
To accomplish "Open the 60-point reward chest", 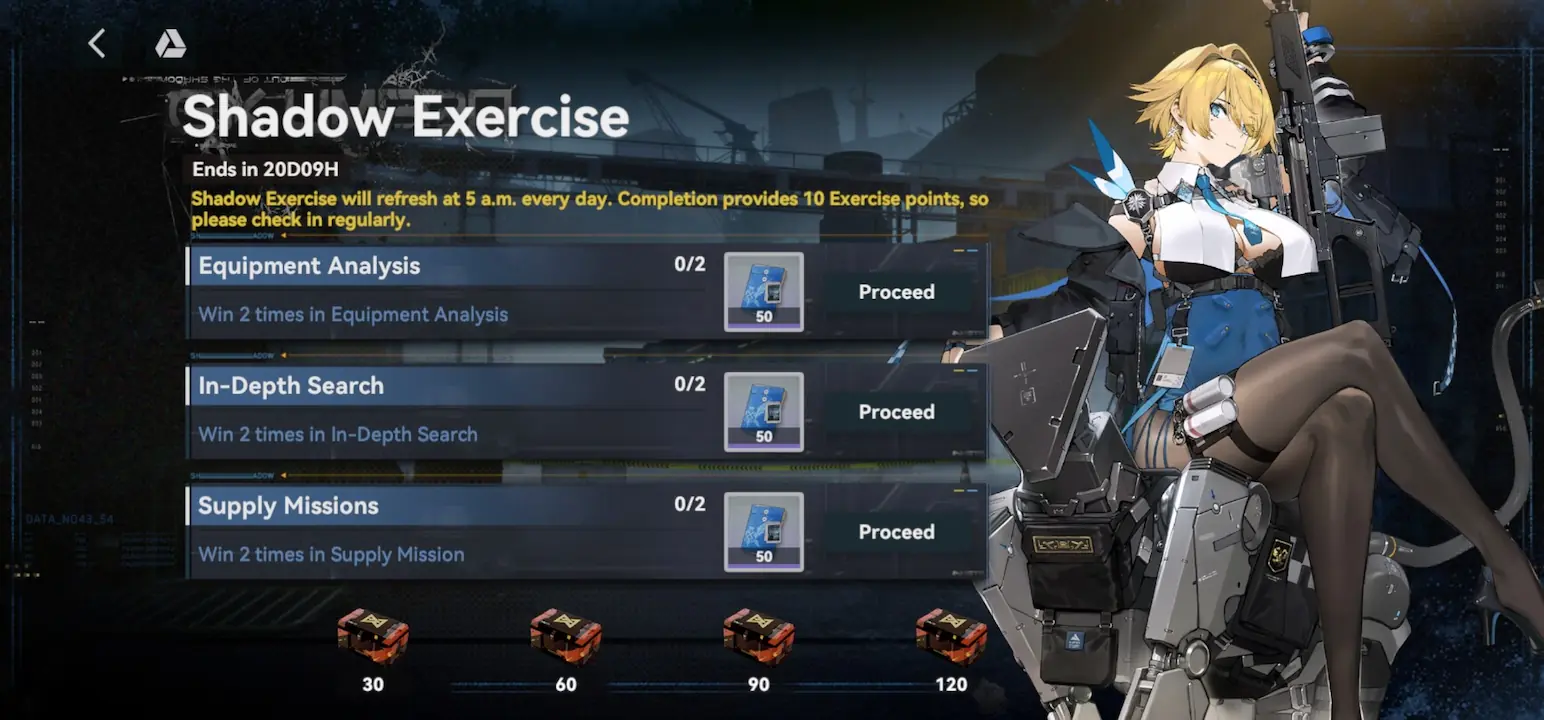I will 566,636.
